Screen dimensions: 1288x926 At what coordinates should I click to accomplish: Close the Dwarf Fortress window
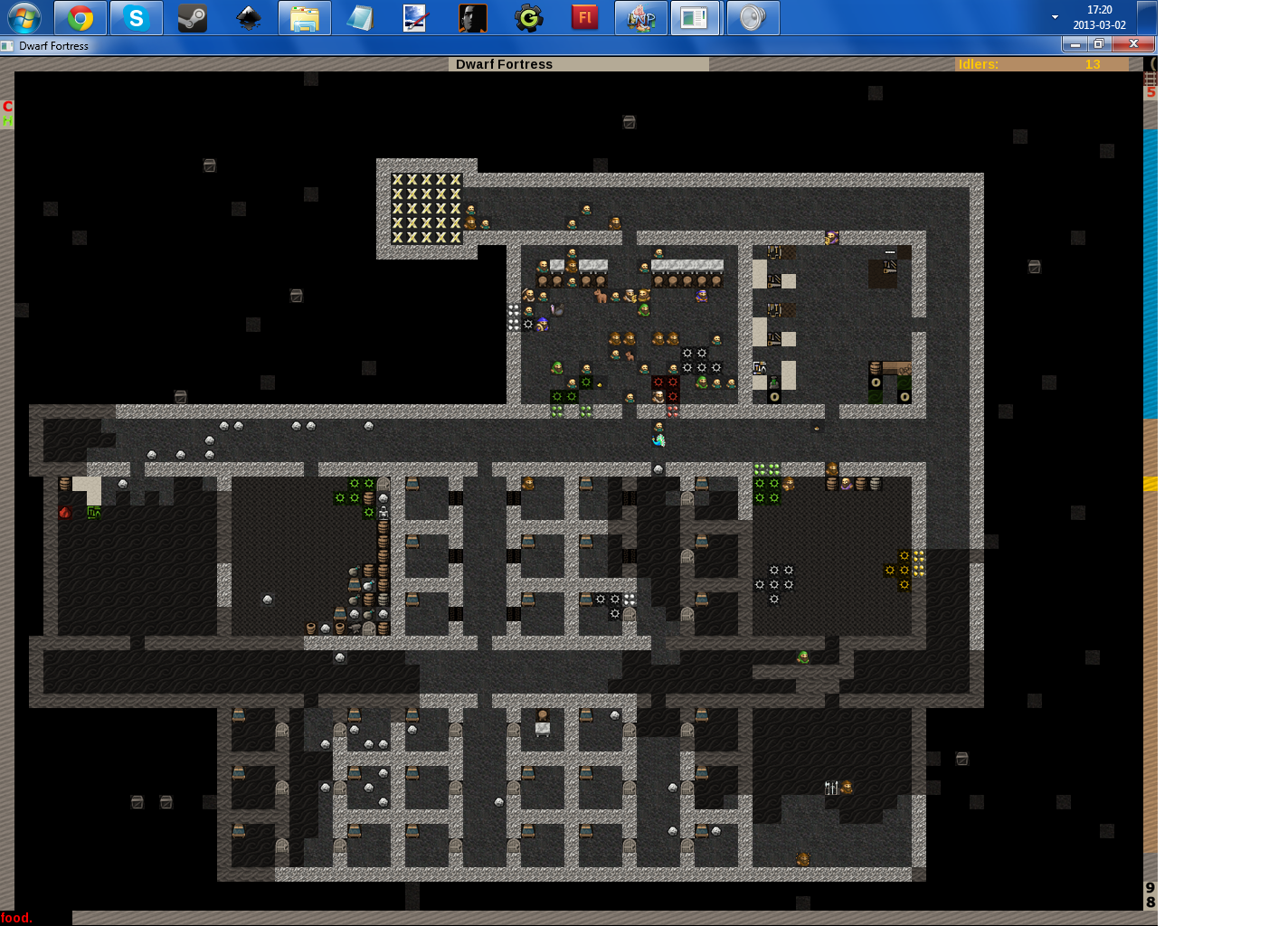coord(1133,44)
